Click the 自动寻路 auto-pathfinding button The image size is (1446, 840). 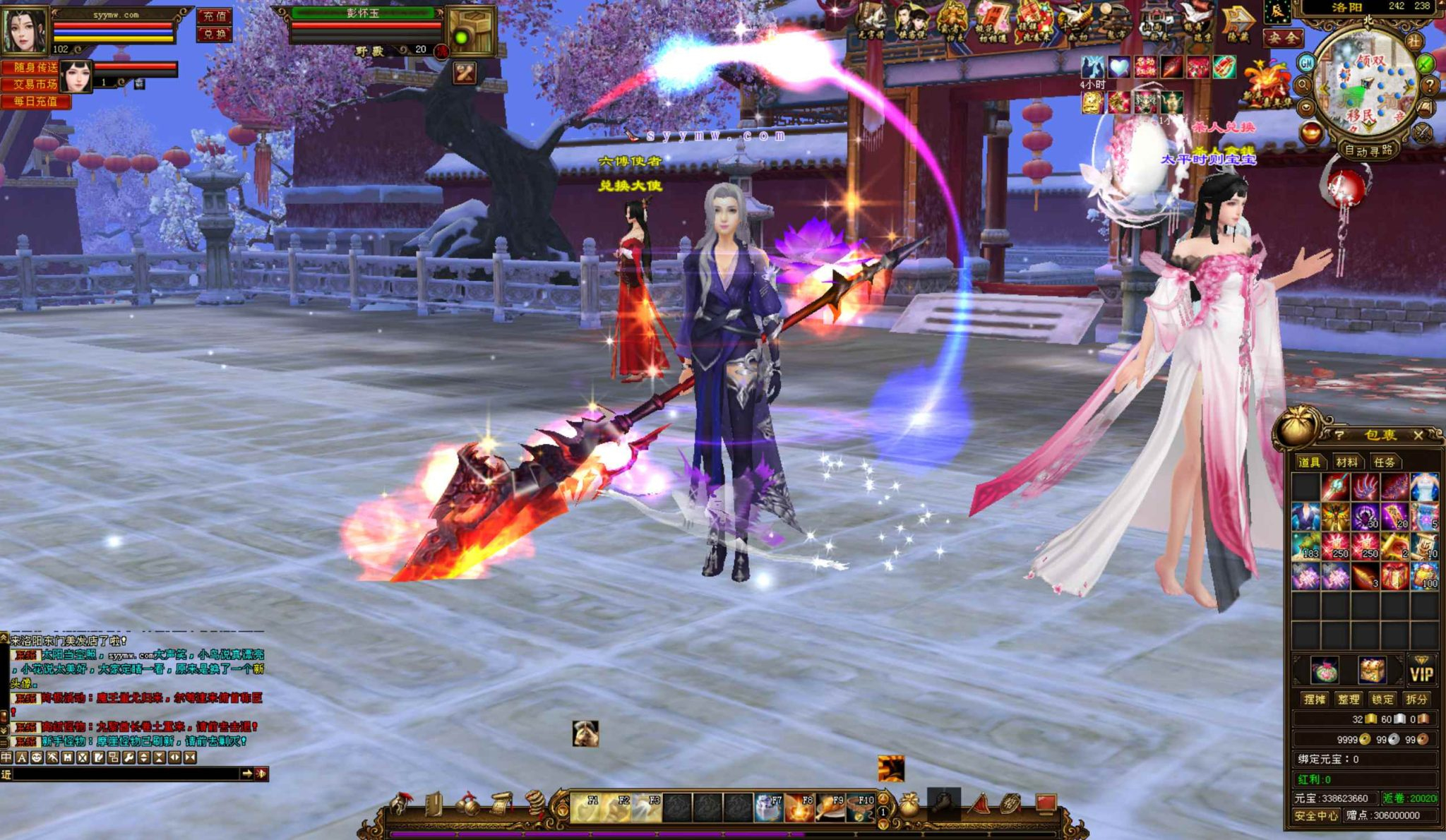click(1368, 150)
